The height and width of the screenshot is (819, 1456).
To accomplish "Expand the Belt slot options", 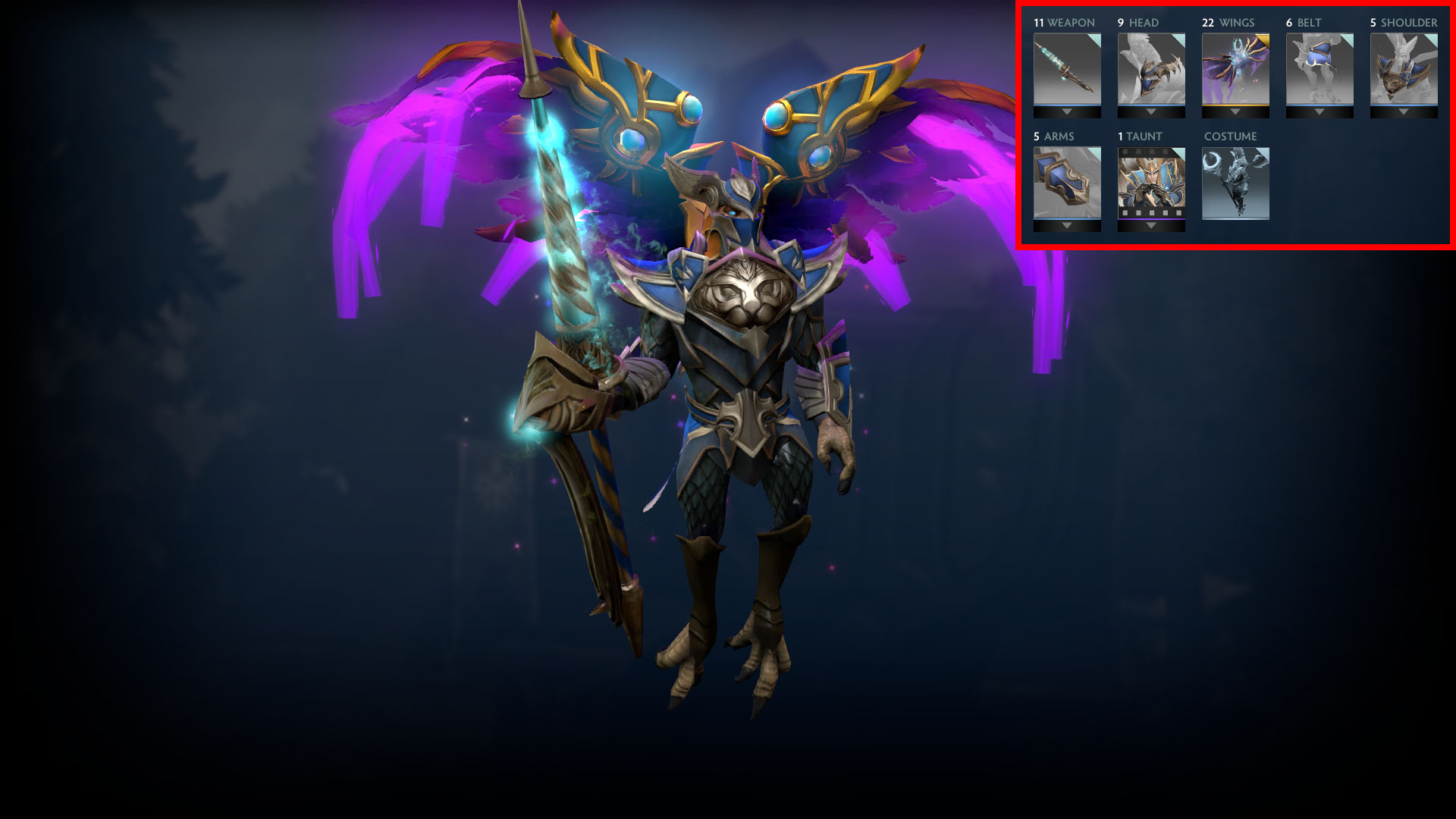I will coord(1319,111).
